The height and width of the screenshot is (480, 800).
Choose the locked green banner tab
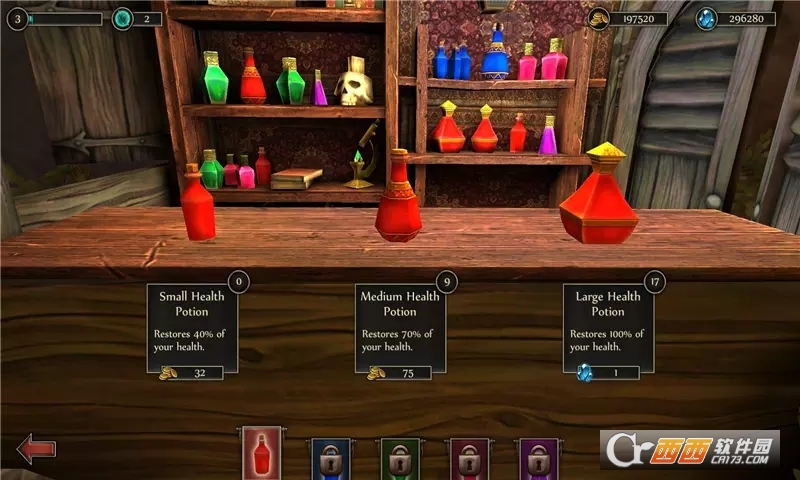[x=400, y=459]
